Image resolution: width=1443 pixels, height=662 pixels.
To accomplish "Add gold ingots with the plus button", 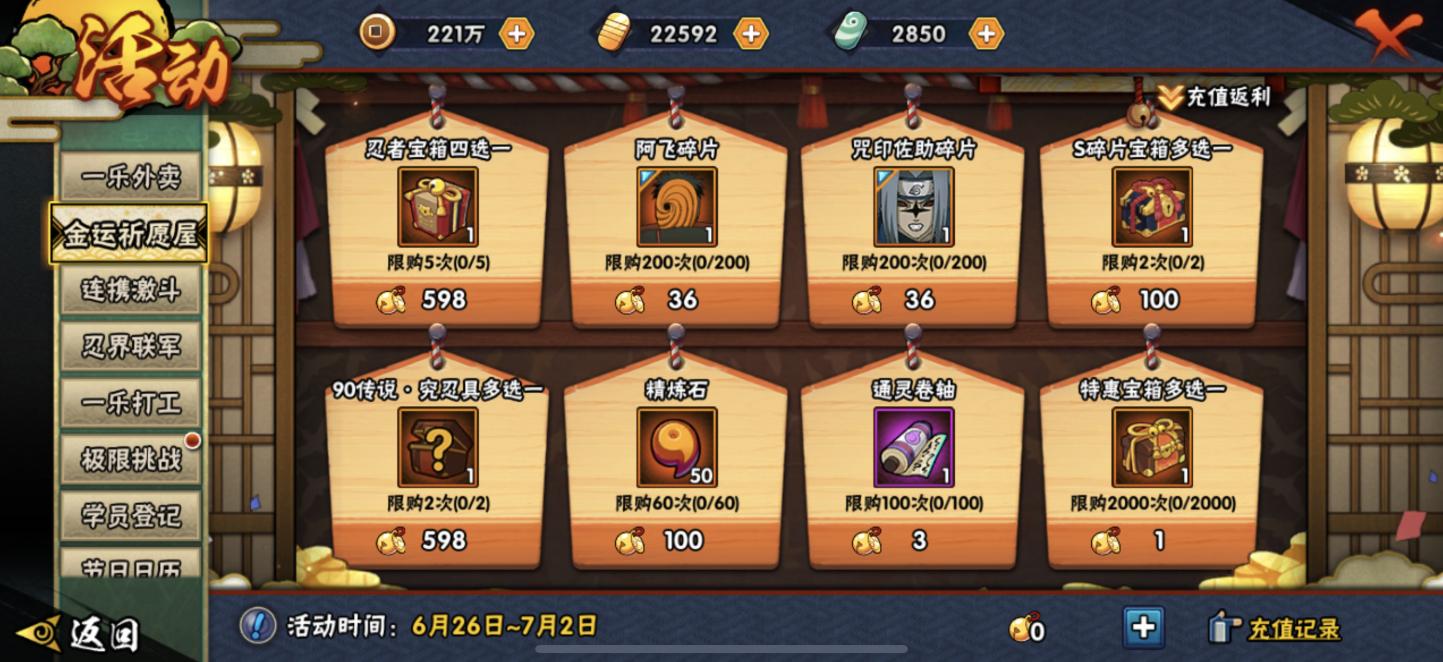I will [x=750, y=34].
